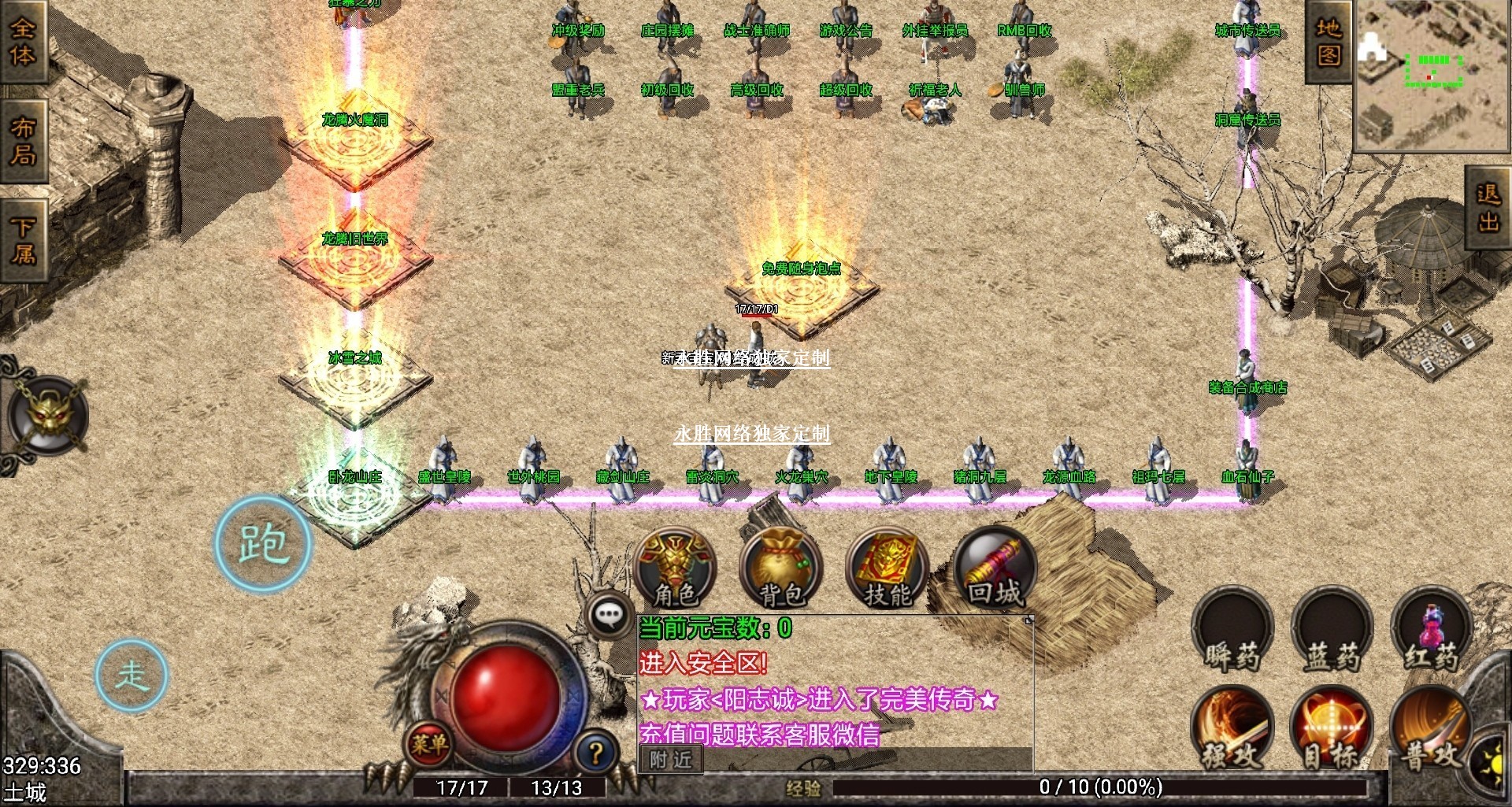Screen dimensions: 1512x807
Task: Open the 菜单 menu button
Action: pos(428,743)
